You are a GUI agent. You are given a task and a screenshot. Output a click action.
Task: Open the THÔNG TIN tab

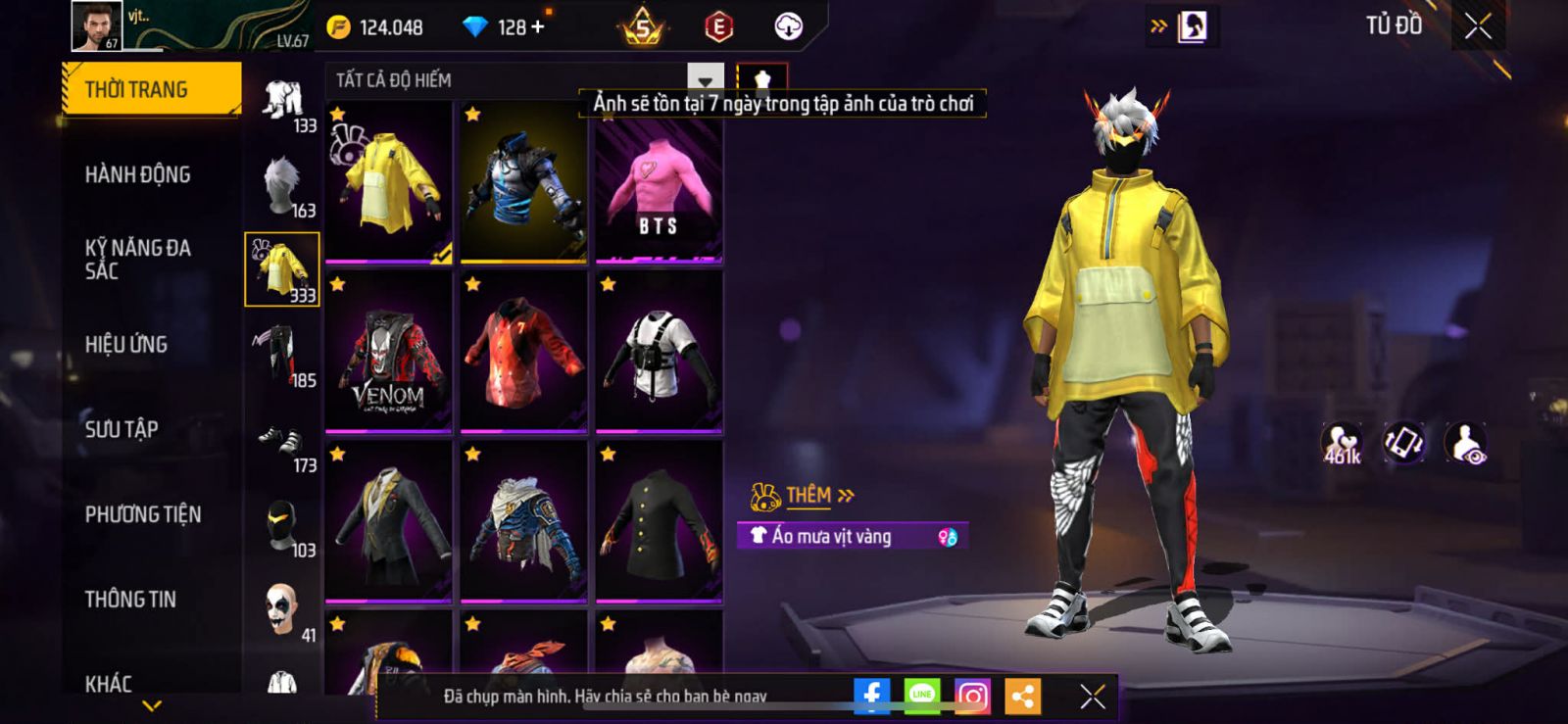point(130,600)
